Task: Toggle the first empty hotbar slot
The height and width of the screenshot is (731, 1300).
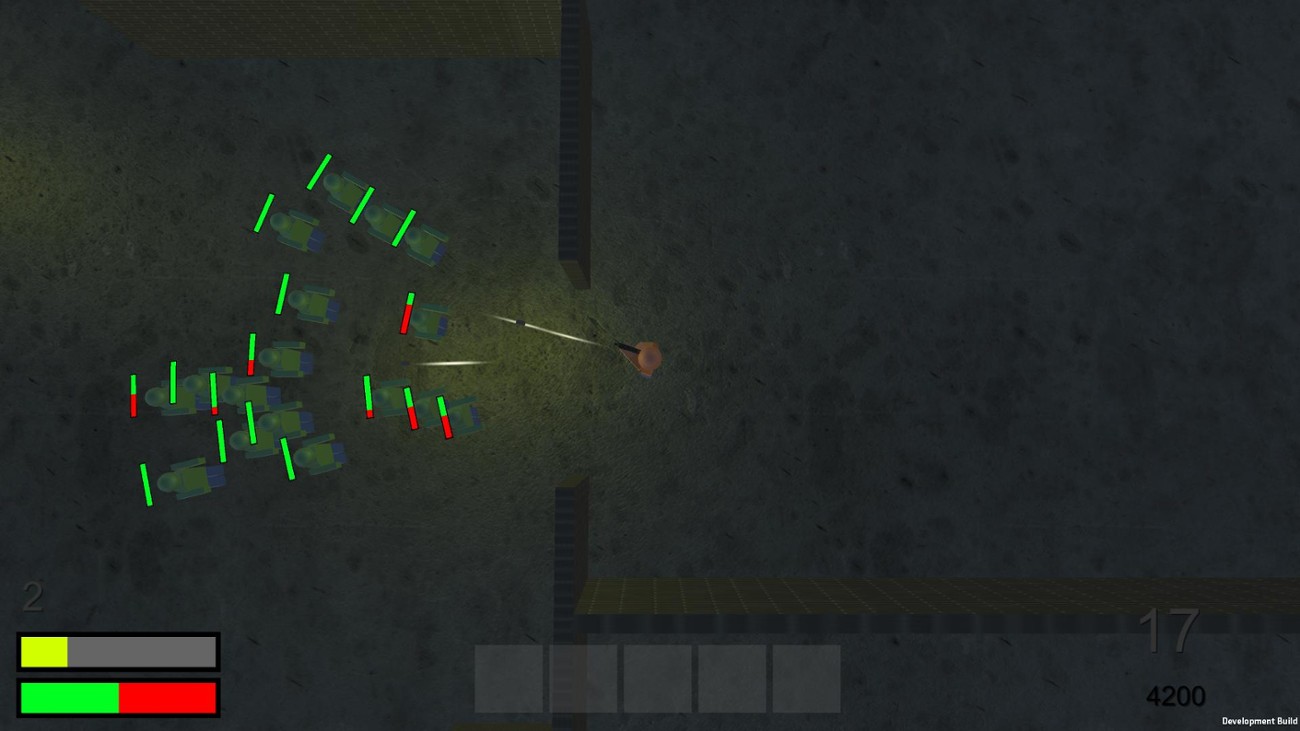Action: (510, 680)
